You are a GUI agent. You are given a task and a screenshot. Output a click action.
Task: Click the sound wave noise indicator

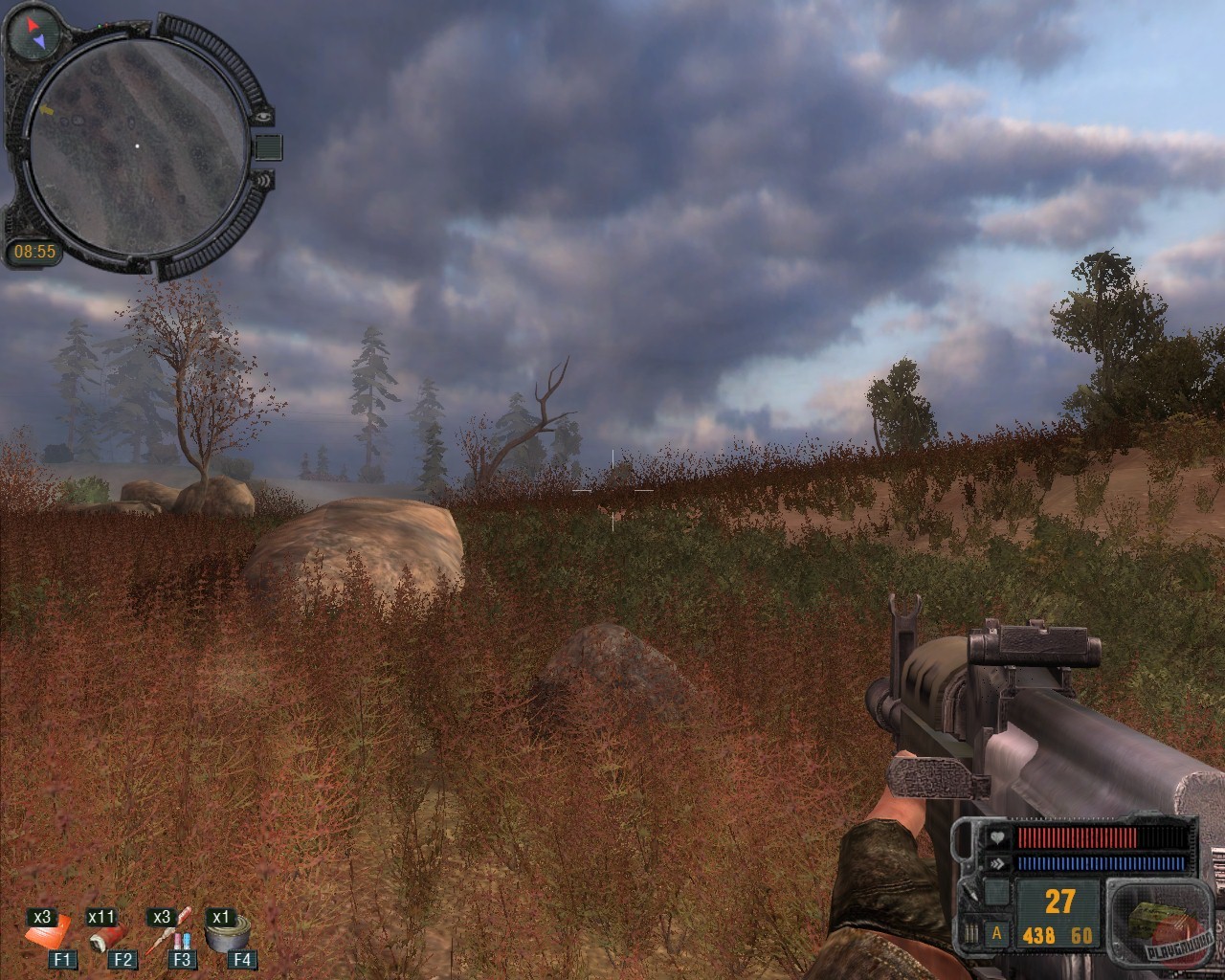coord(266,179)
